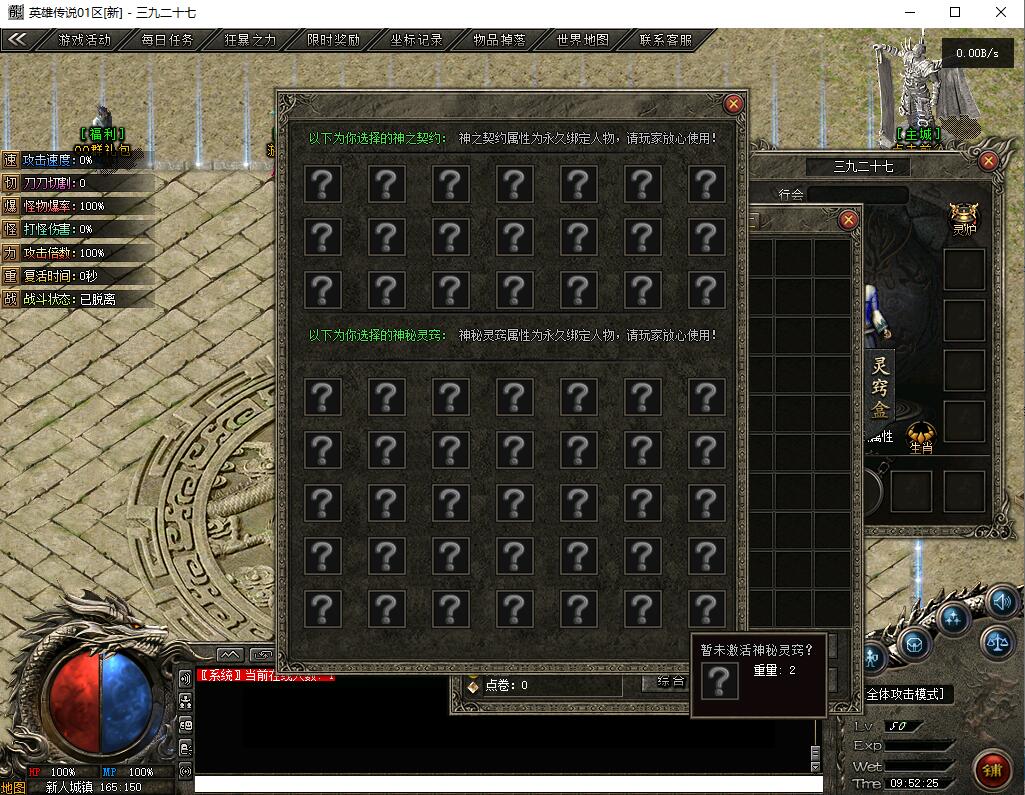Image resolution: width=1025 pixels, height=795 pixels.
Task: Open the 物品掉落 item drops menu
Action: pos(499,41)
